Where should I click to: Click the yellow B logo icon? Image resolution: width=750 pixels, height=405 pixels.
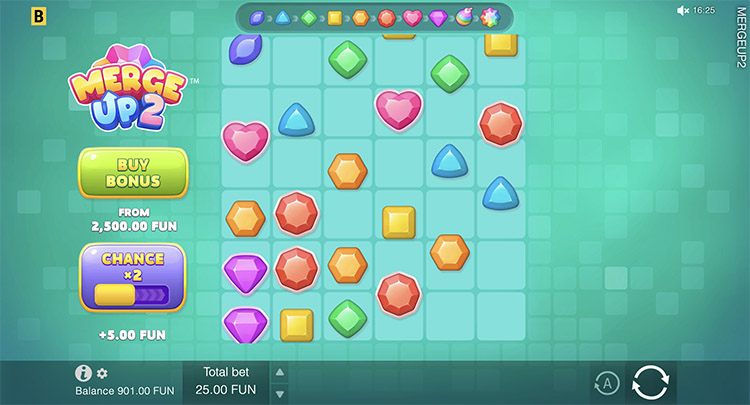click(x=39, y=16)
